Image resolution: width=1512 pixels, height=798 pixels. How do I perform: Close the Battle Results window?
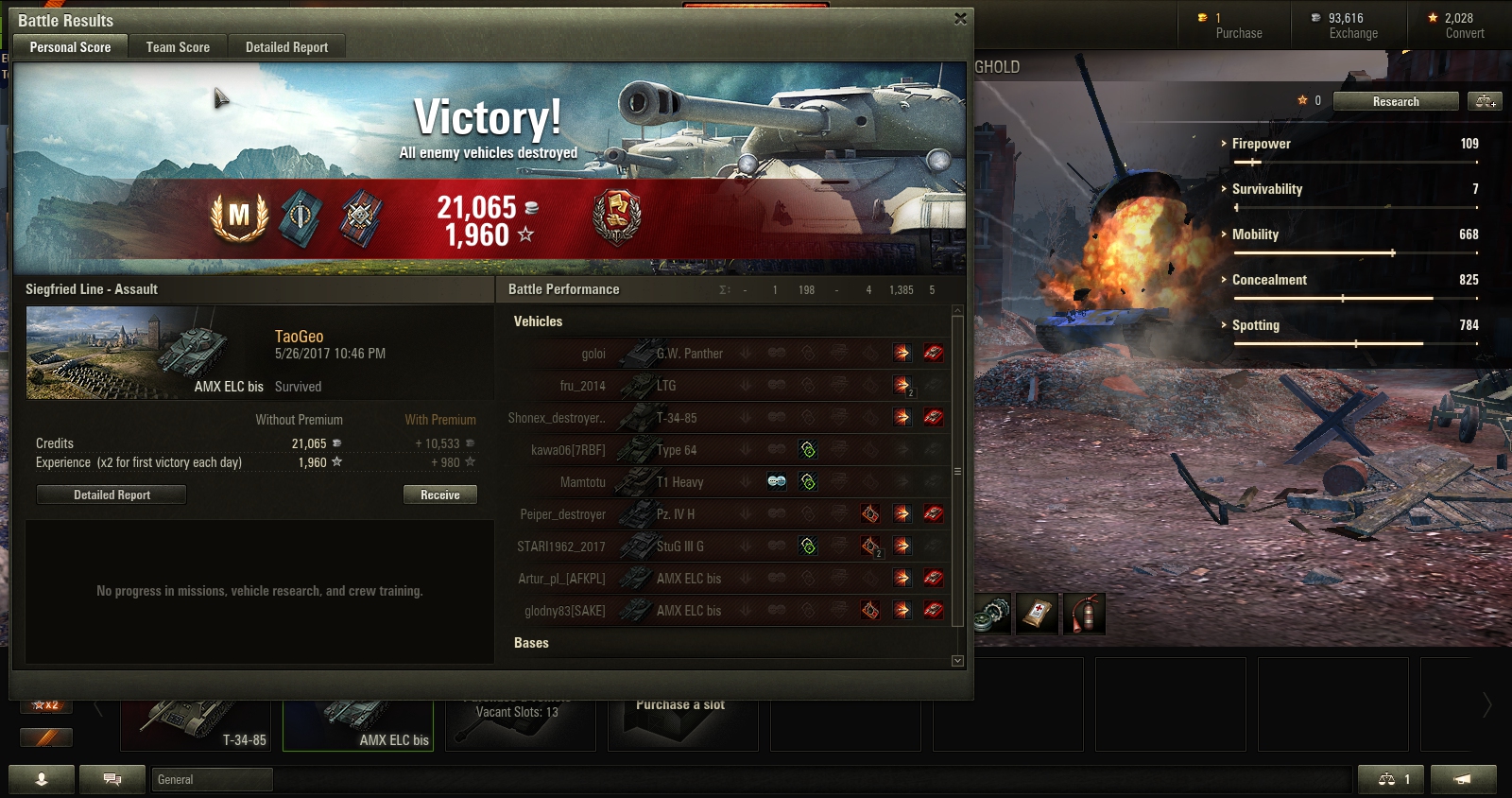tap(960, 19)
